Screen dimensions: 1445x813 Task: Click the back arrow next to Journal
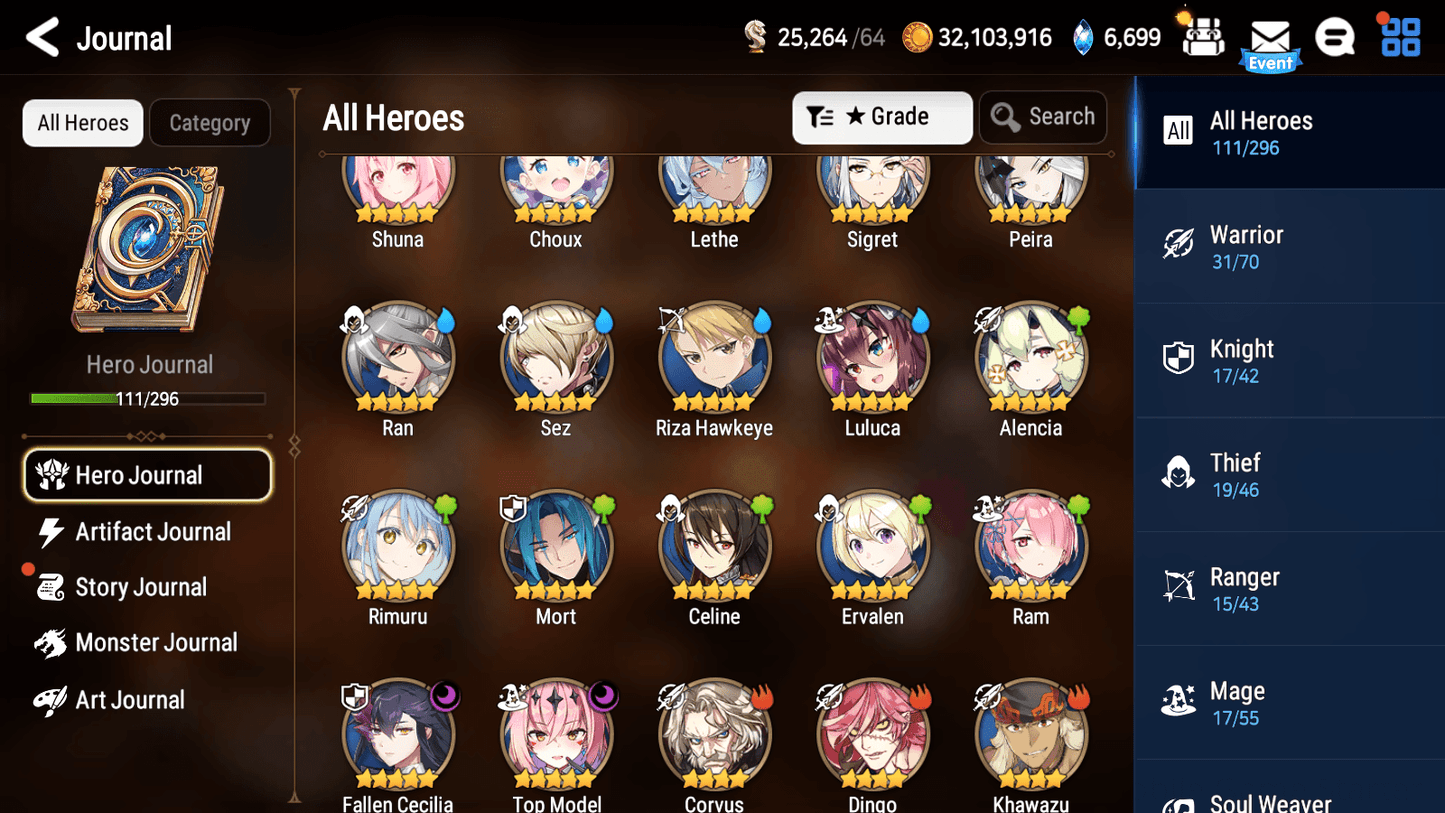point(42,37)
